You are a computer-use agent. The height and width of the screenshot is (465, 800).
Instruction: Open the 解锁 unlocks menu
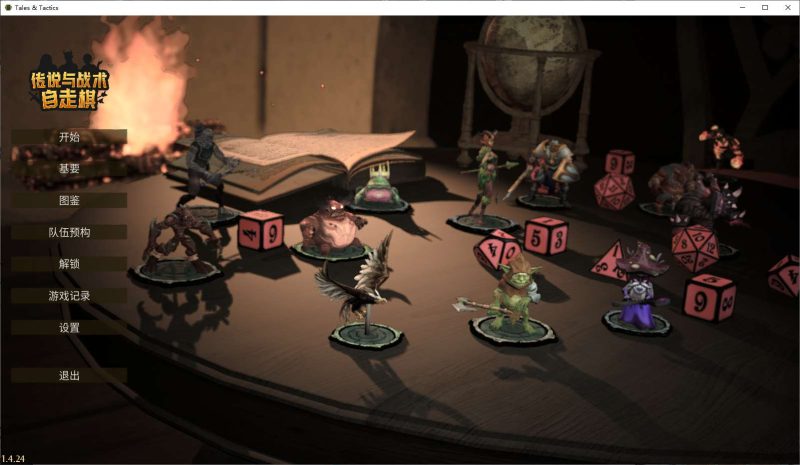[69, 264]
